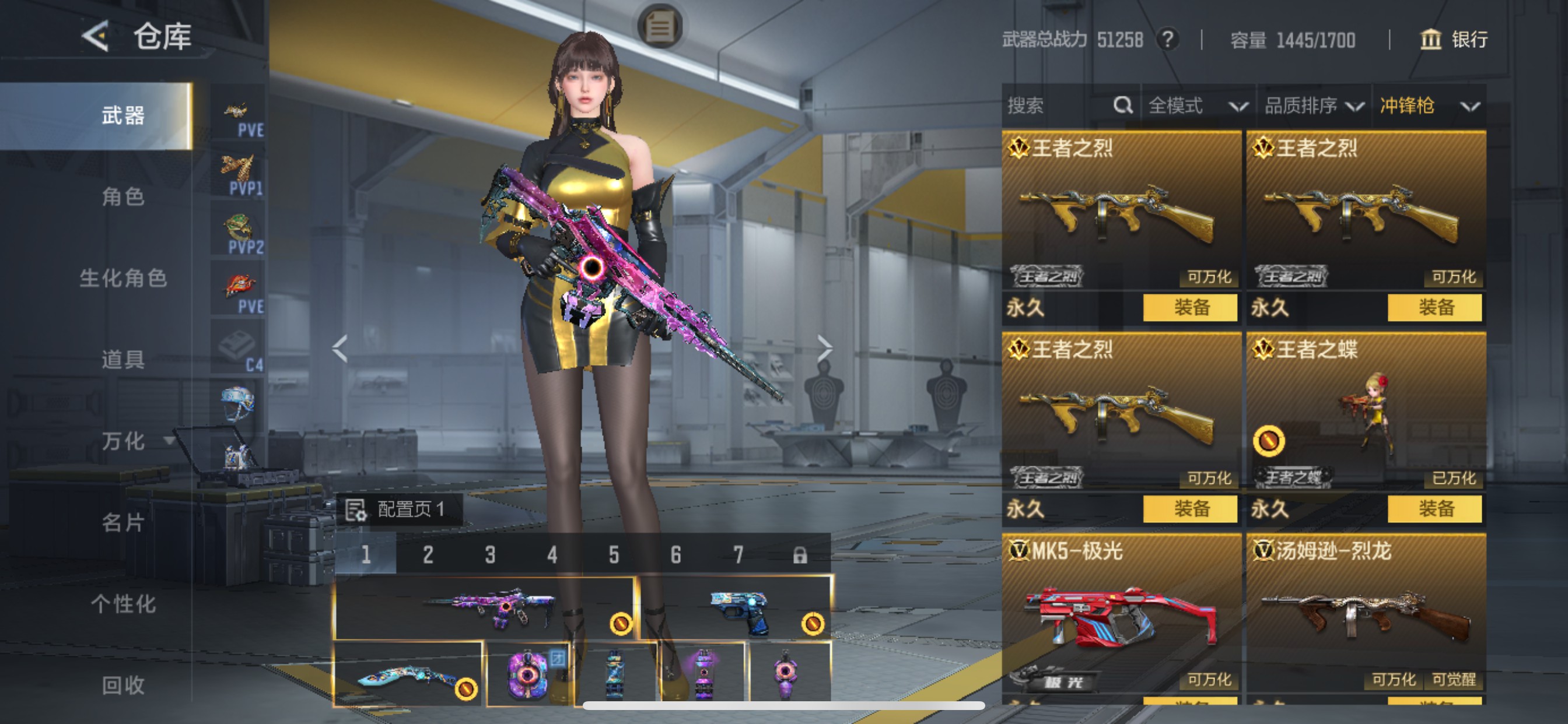Switch to the 个性化 personalization tab
Screen dimensions: 1568x724
[x=123, y=603]
